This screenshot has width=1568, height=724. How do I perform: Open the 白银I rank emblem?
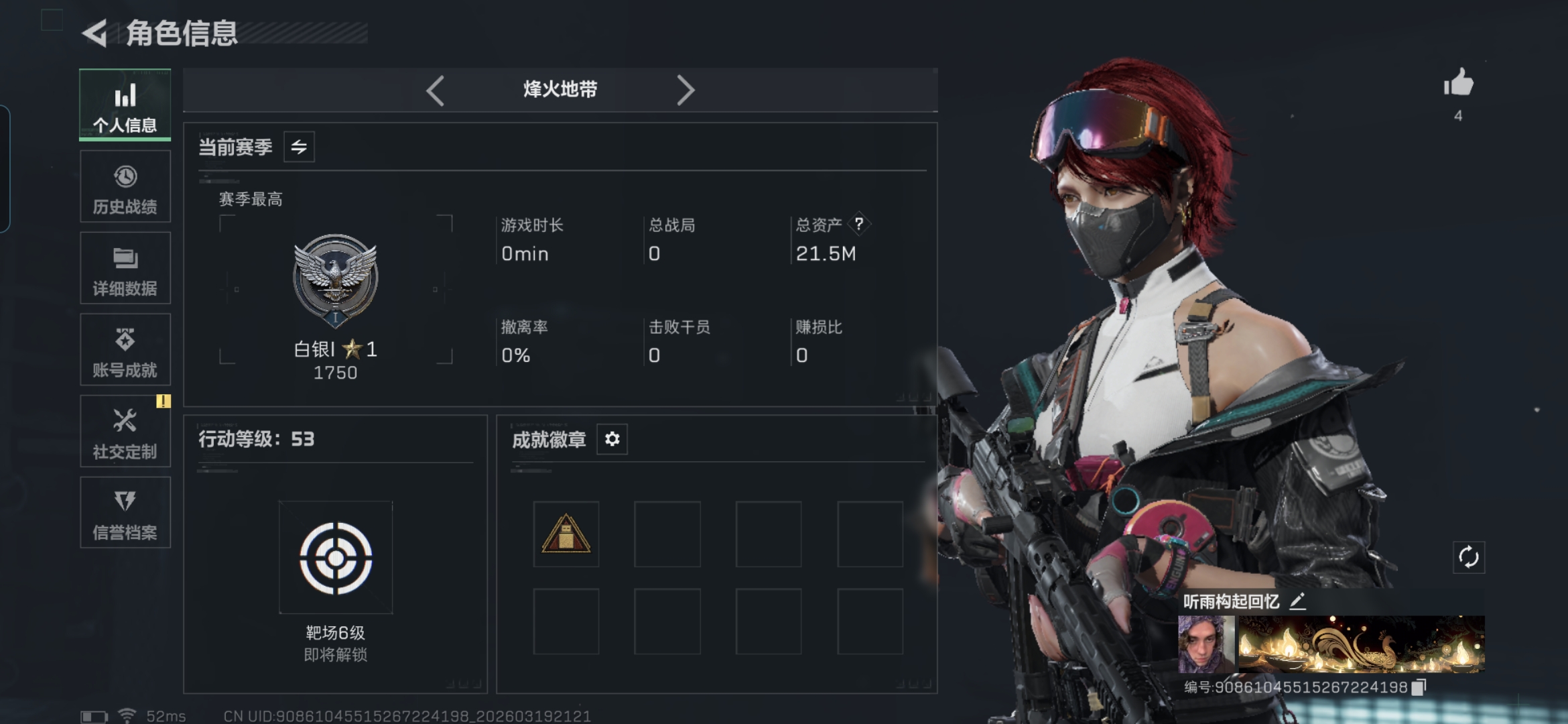pyautogui.click(x=336, y=278)
